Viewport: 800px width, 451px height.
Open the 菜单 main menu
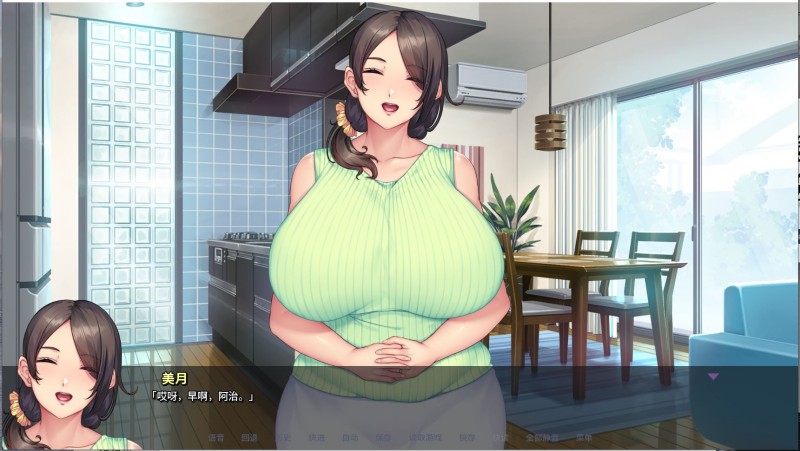[583, 437]
